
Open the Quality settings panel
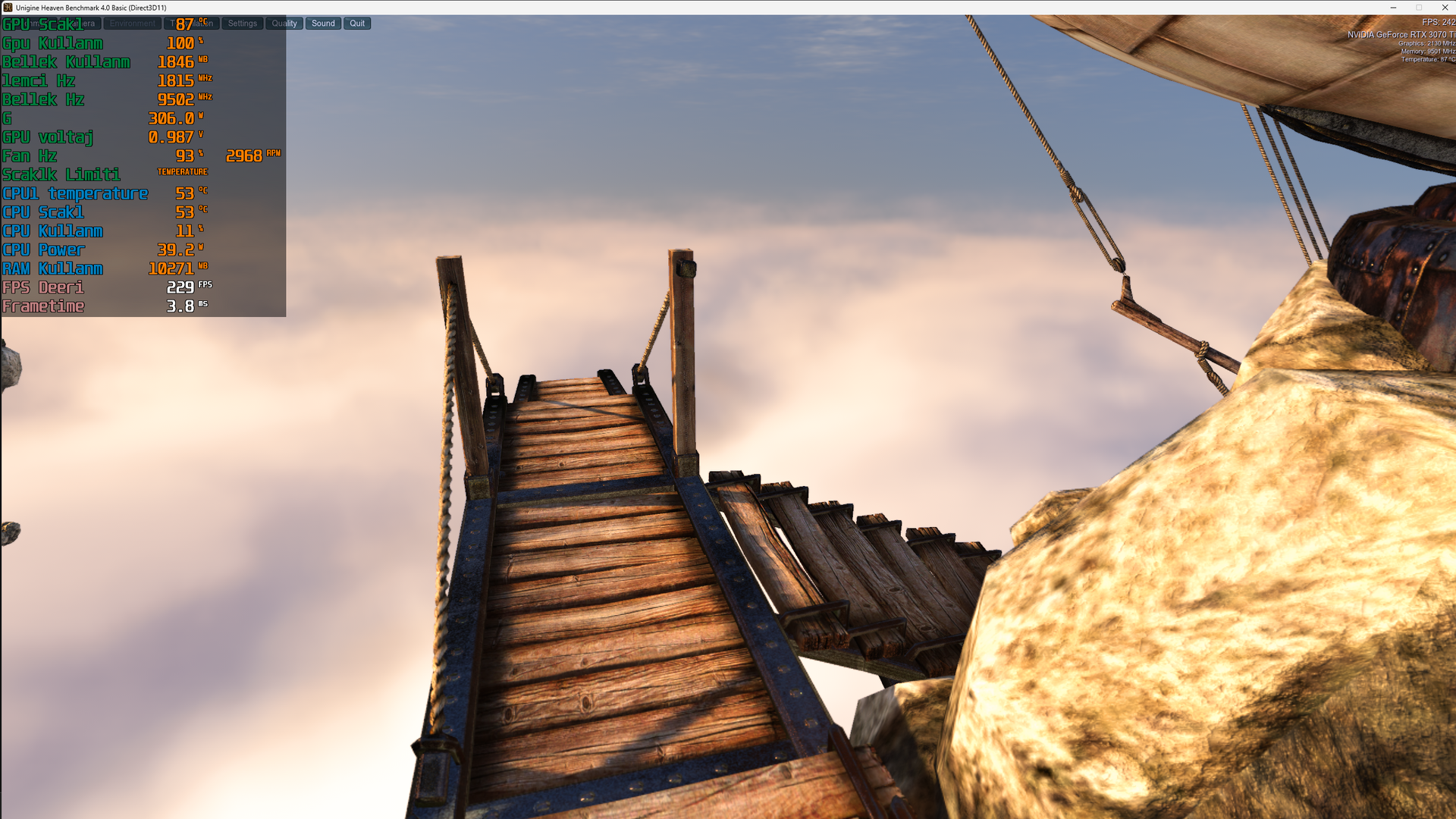284,23
